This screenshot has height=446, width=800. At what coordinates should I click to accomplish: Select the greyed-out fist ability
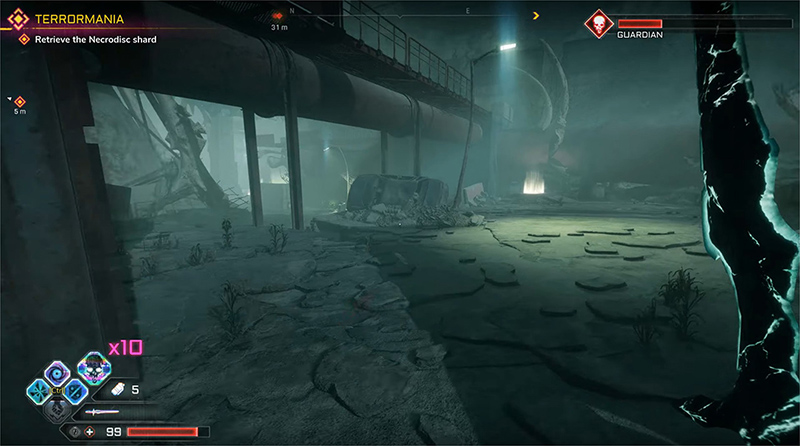pyautogui.click(x=57, y=408)
